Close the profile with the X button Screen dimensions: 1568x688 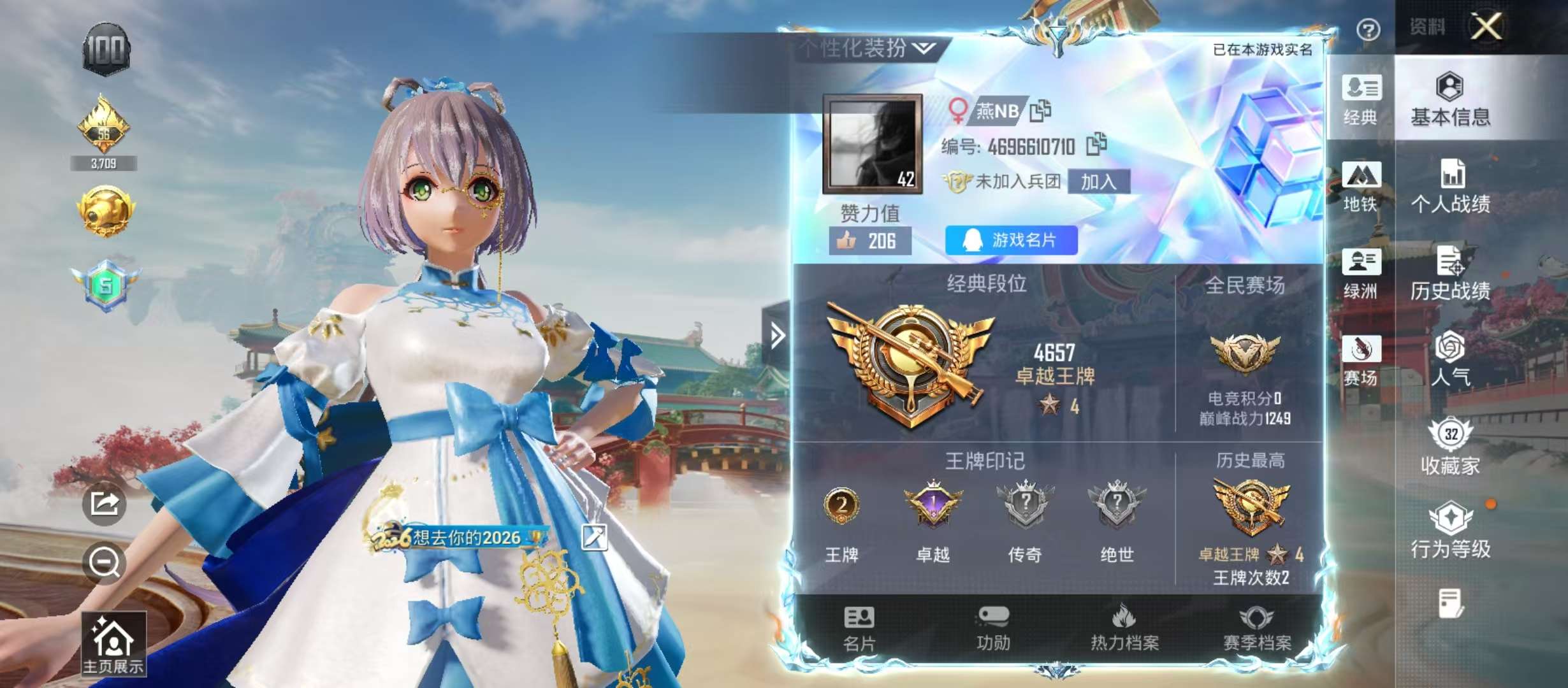coord(1486,27)
